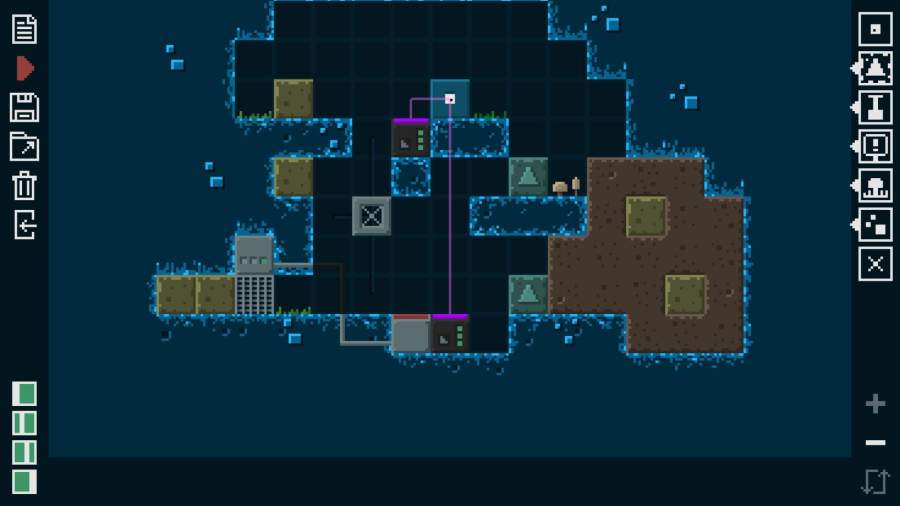Save the level with the floppy disk icon
This screenshot has height=506, width=900.
point(24,107)
